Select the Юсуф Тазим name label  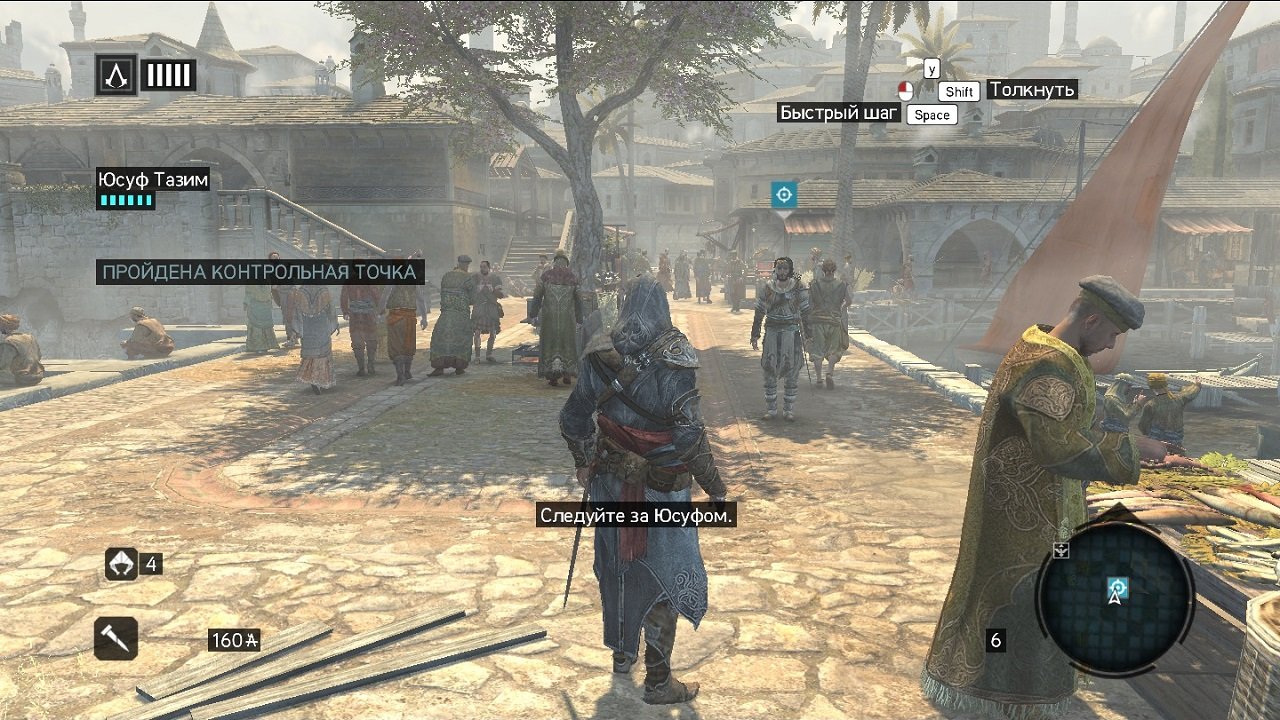(x=152, y=180)
